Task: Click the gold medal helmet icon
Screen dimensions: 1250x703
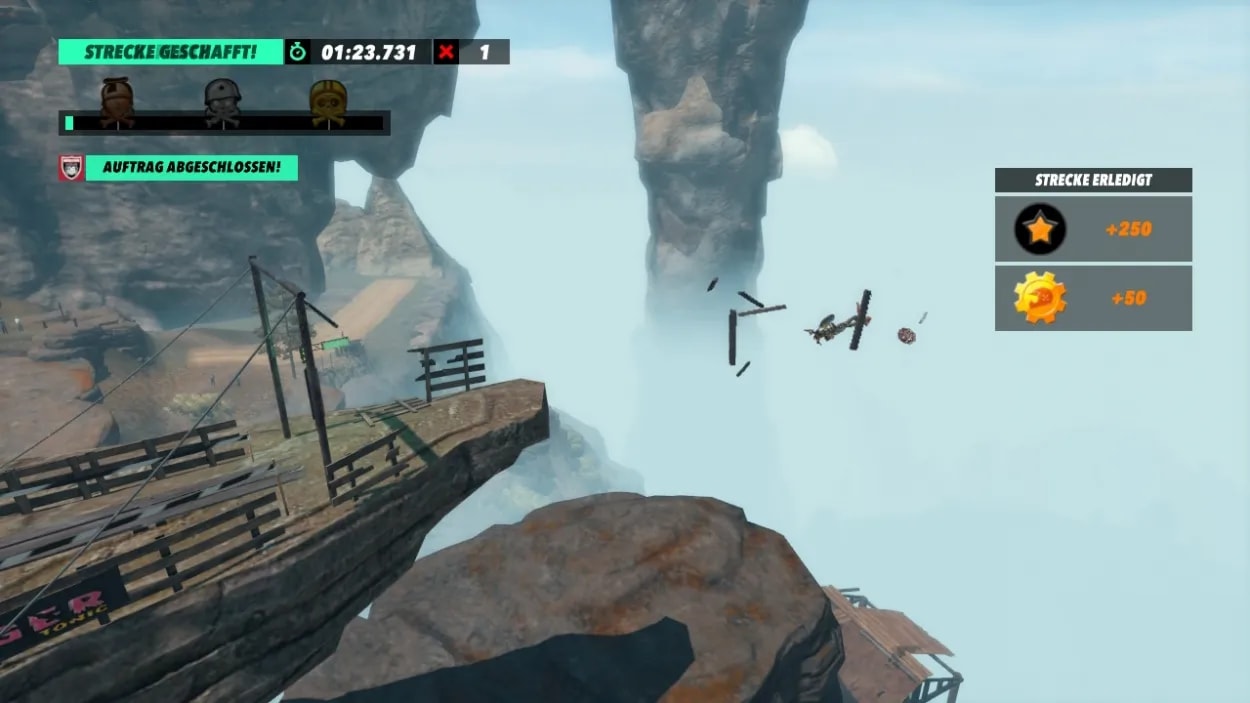Action: click(328, 101)
